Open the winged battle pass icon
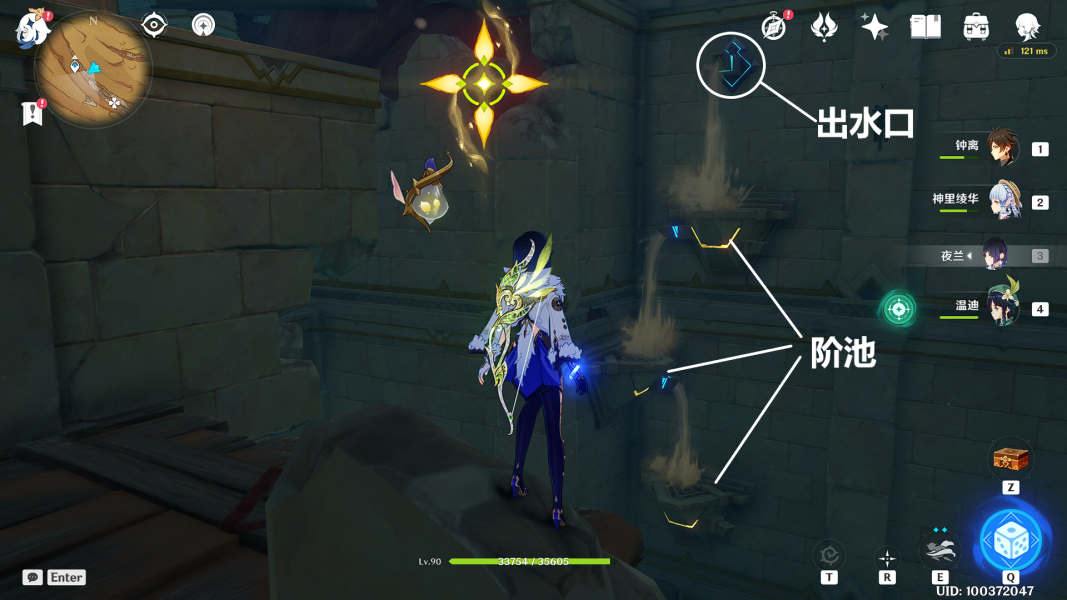The height and width of the screenshot is (600, 1067). coord(824,27)
